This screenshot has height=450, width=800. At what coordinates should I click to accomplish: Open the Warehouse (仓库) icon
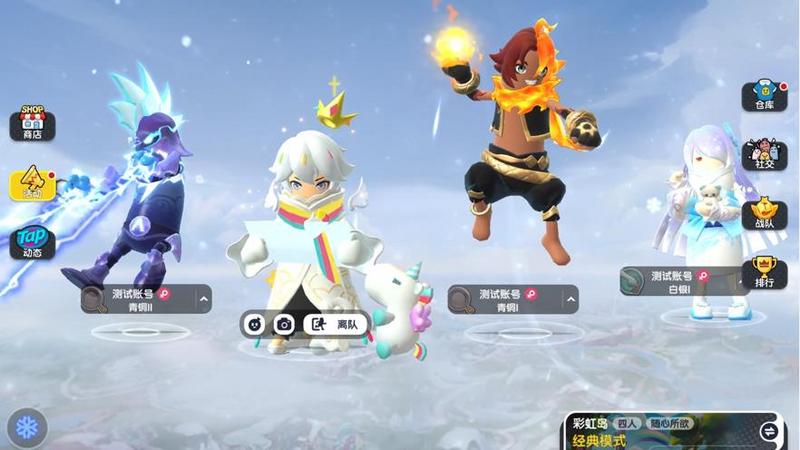coord(764,96)
